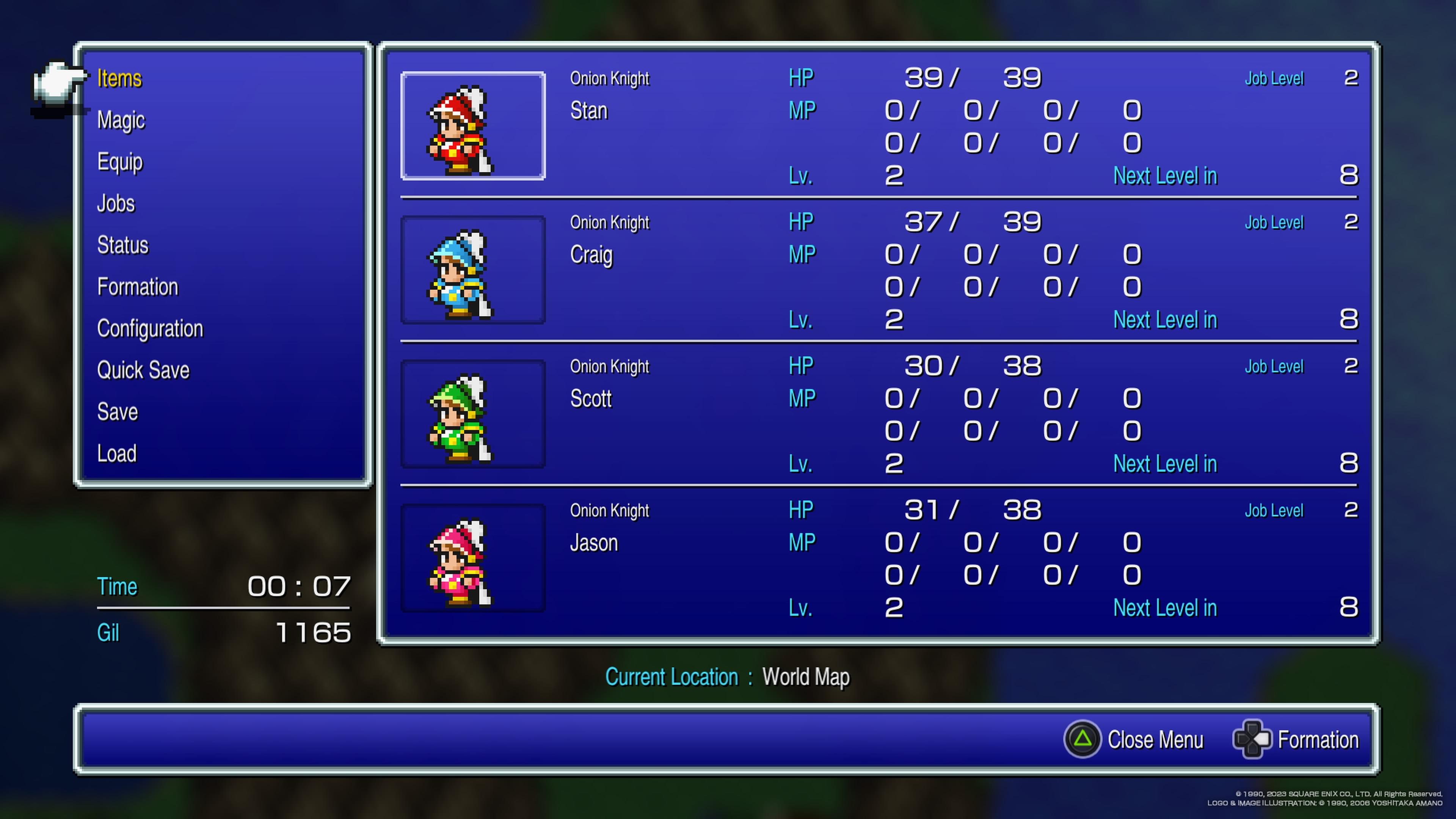Open the Jobs menu
The width and height of the screenshot is (1456, 819).
(116, 204)
